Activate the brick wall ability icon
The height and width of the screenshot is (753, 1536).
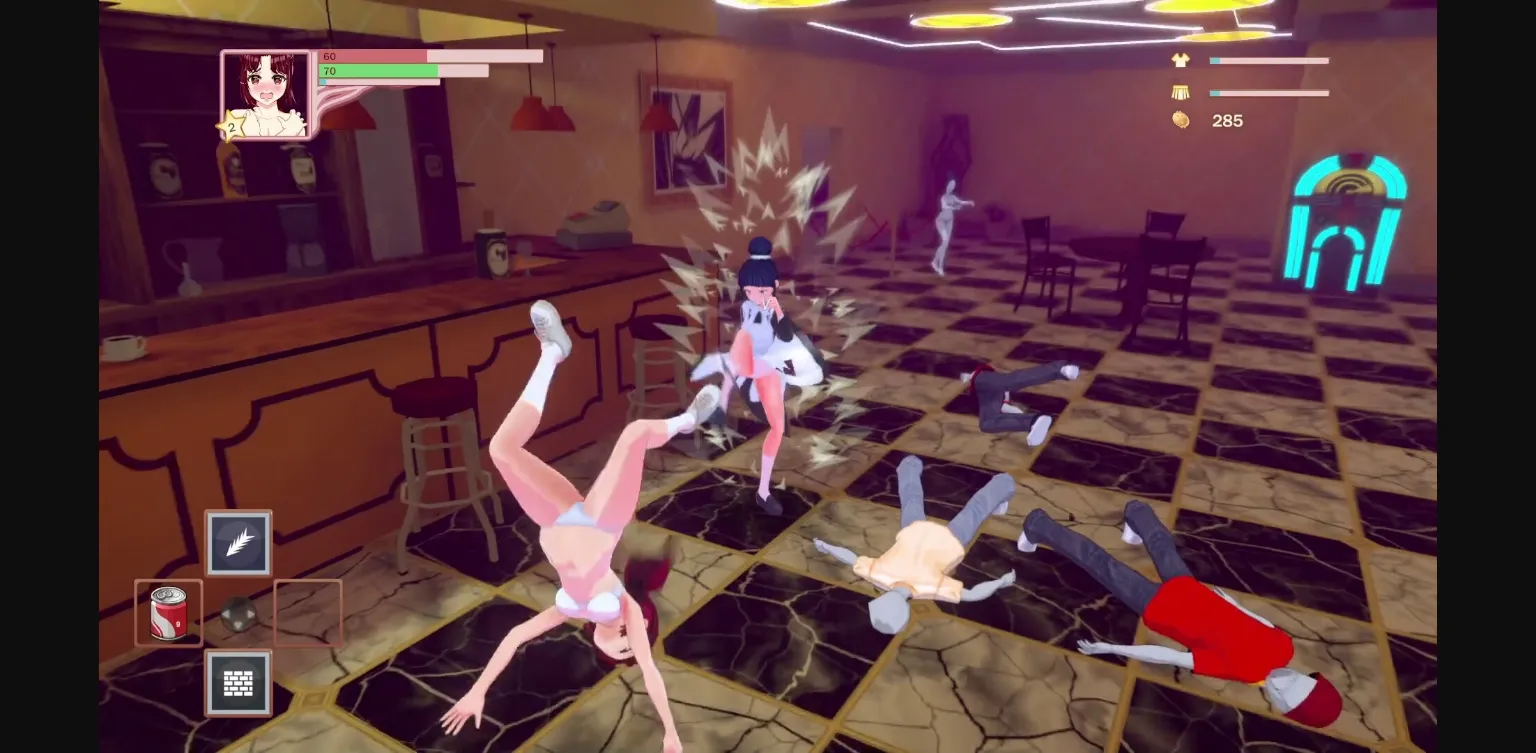point(238,682)
